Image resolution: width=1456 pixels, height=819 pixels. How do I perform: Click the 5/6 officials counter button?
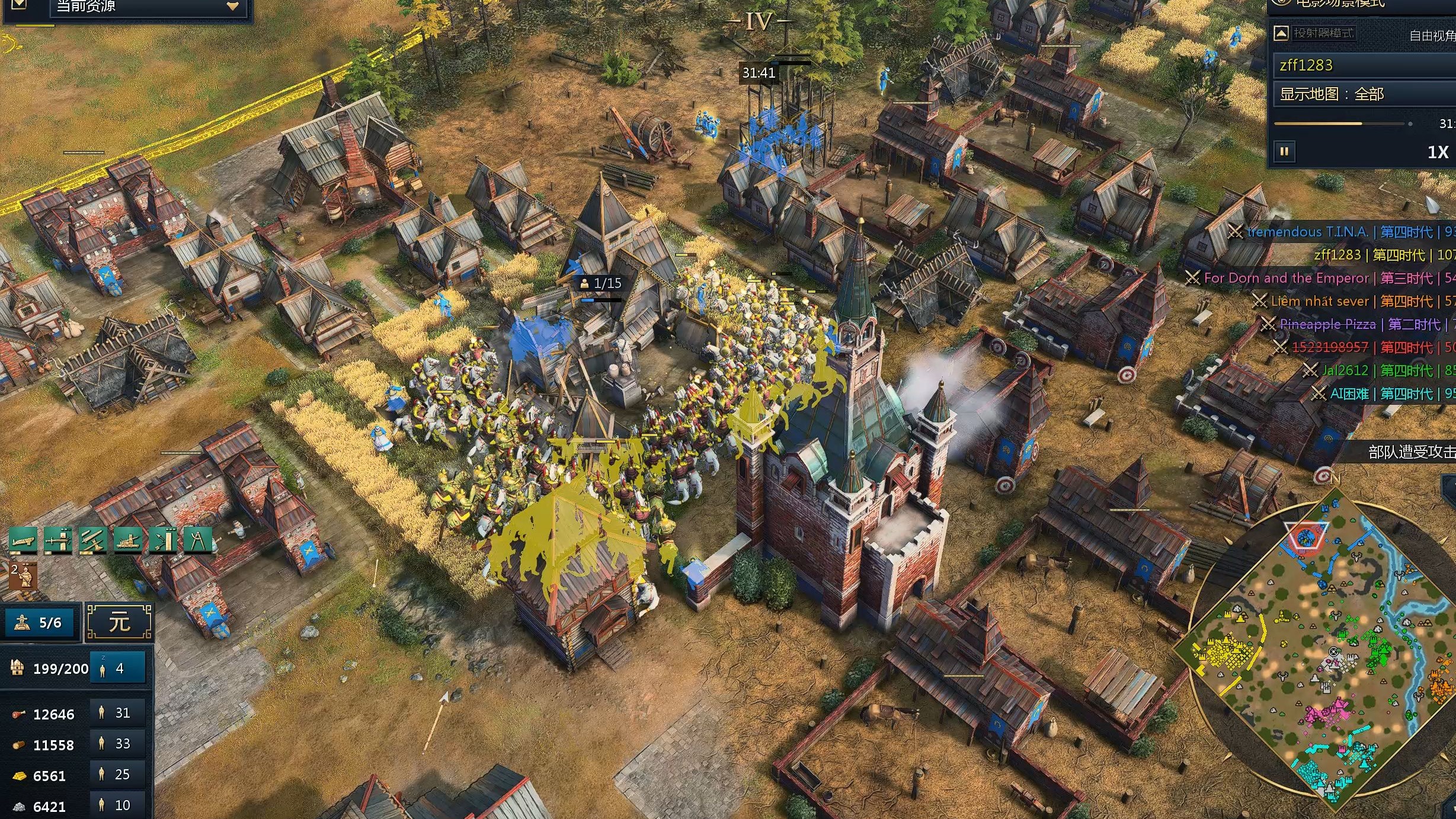pos(40,623)
